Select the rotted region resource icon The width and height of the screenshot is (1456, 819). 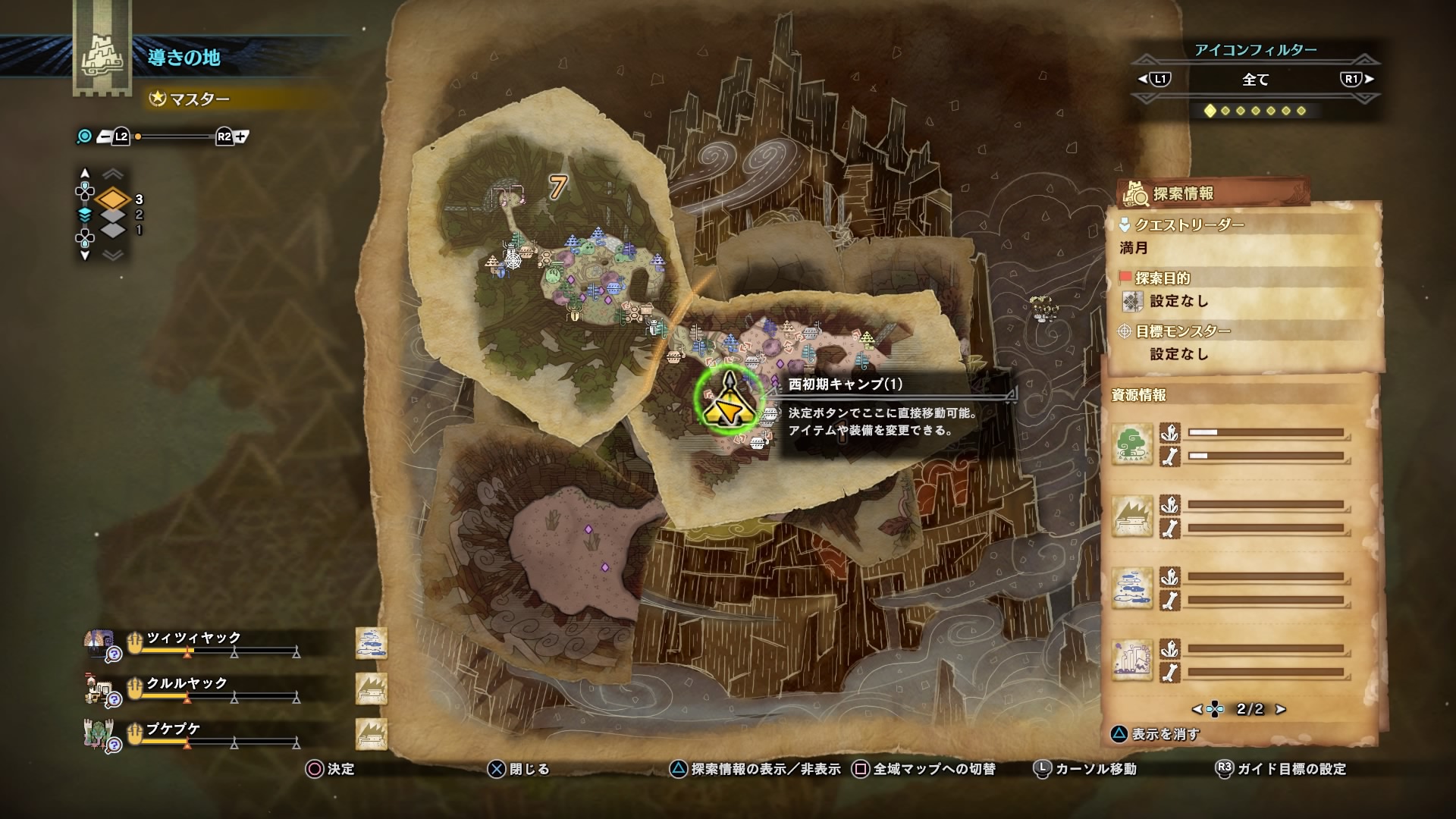pos(1132,660)
